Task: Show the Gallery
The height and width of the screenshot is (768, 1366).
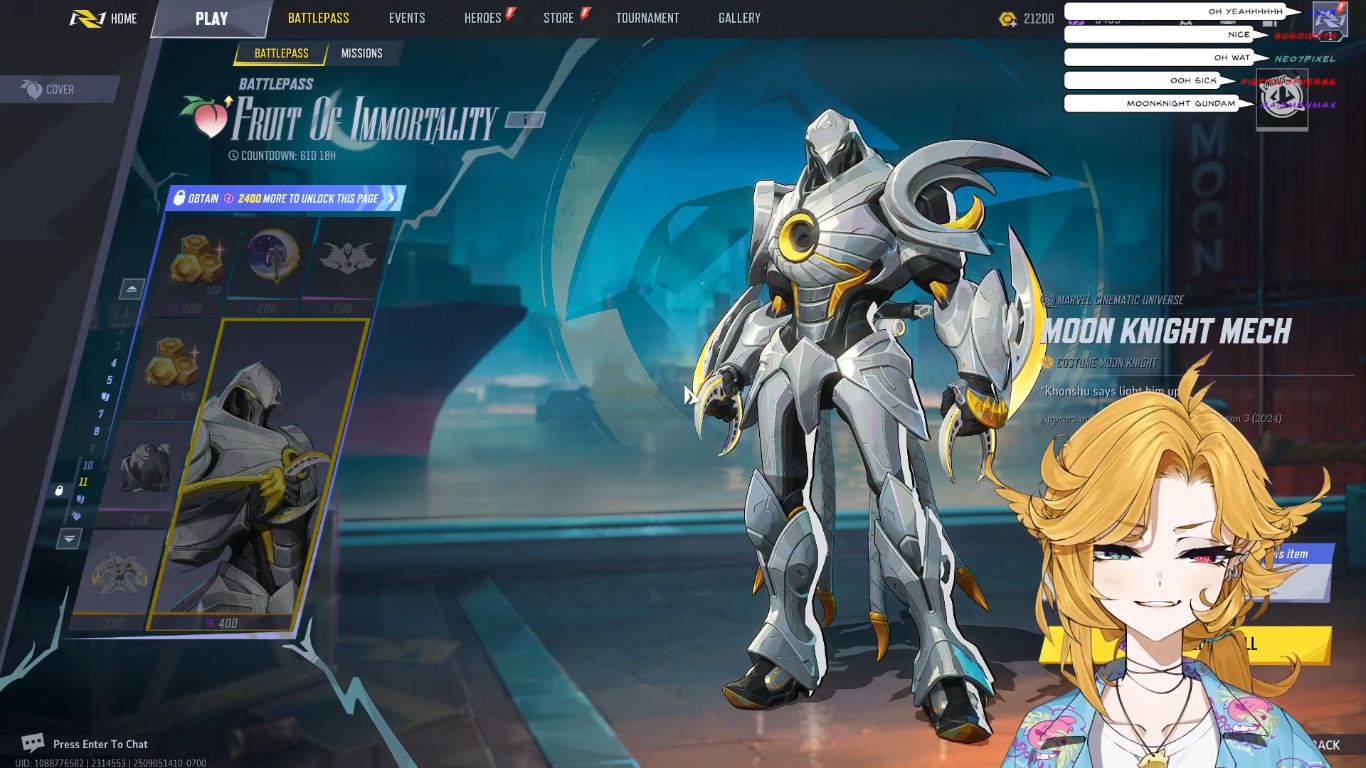Action: 739,18
